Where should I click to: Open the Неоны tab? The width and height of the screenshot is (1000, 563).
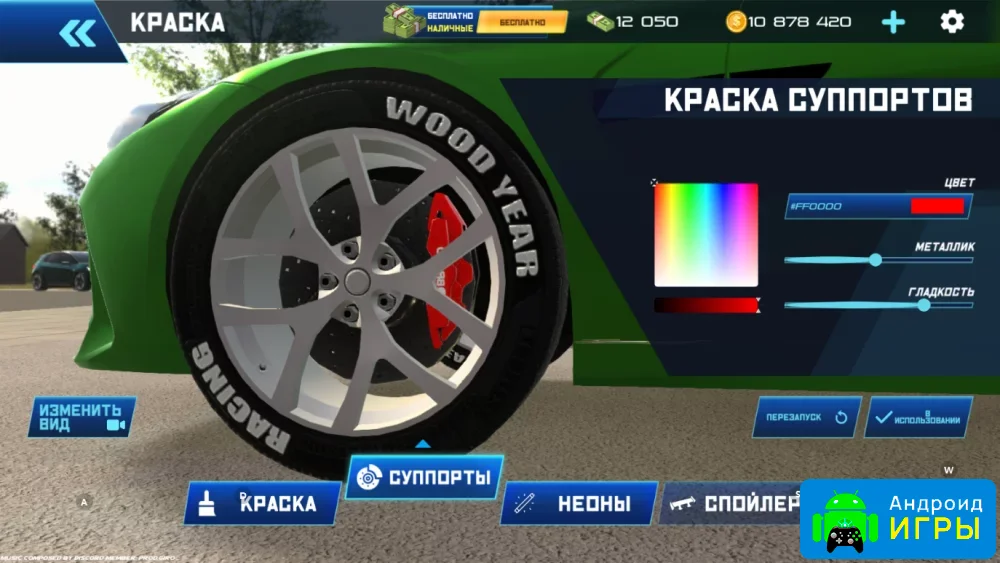[x=580, y=504]
